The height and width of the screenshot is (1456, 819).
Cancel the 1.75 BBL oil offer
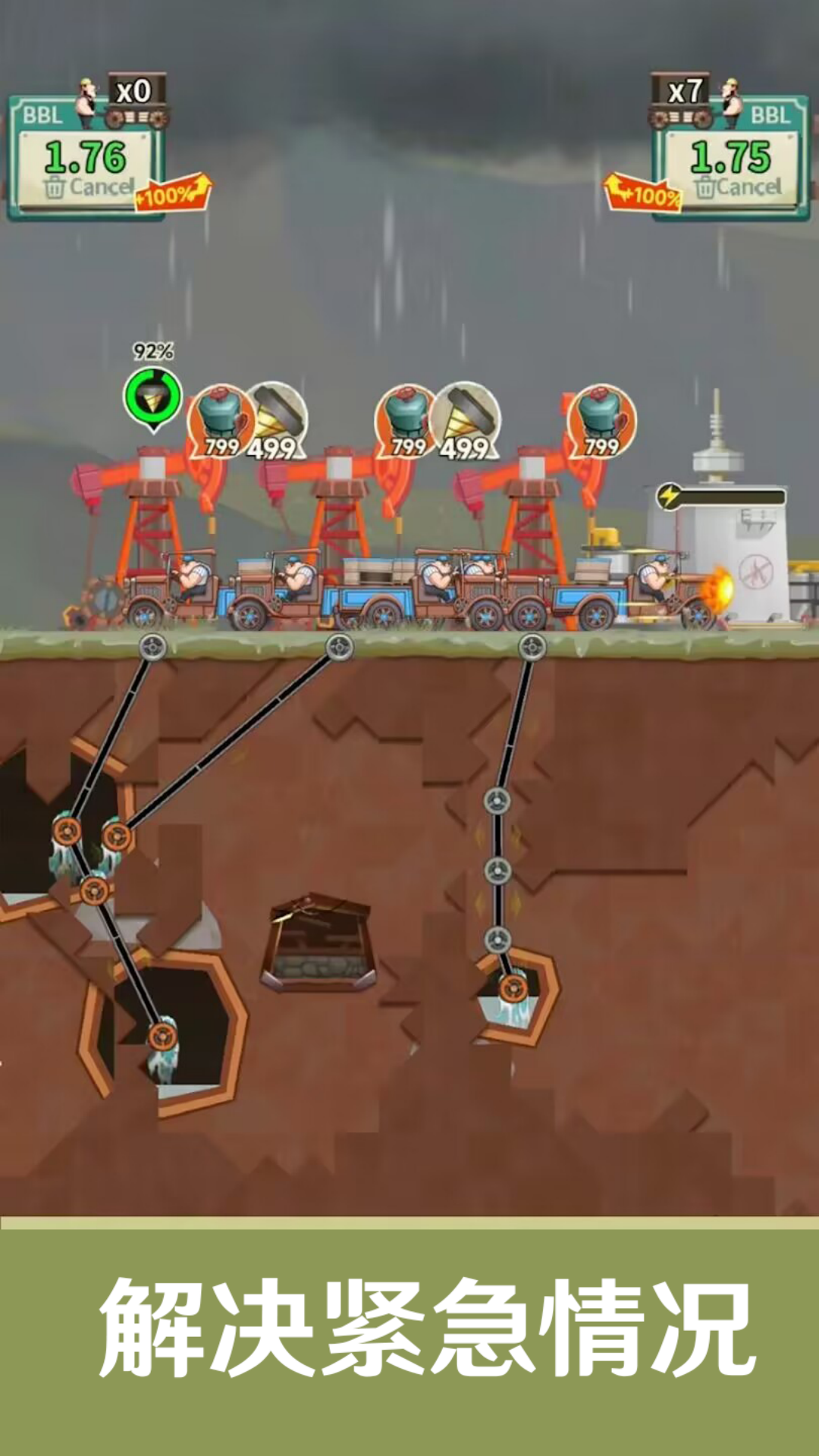click(737, 187)
